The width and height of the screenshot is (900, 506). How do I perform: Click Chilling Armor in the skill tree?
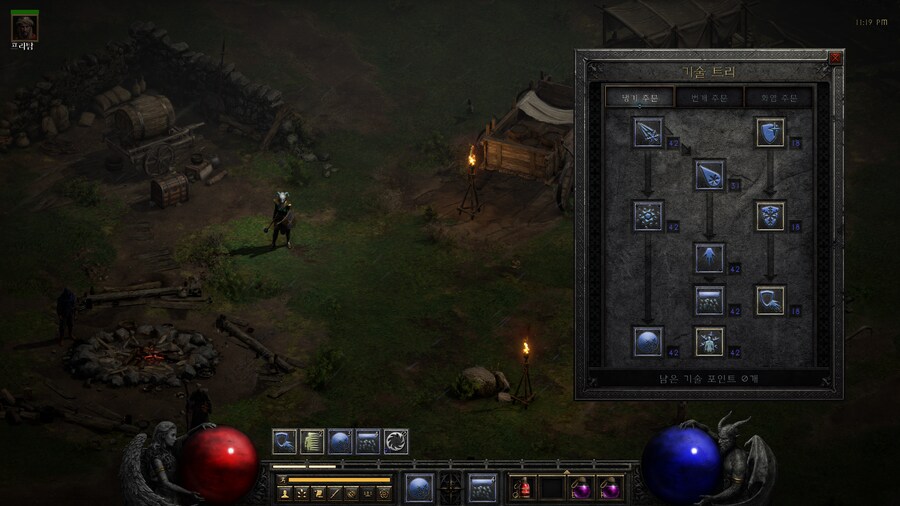pos(770,299)
